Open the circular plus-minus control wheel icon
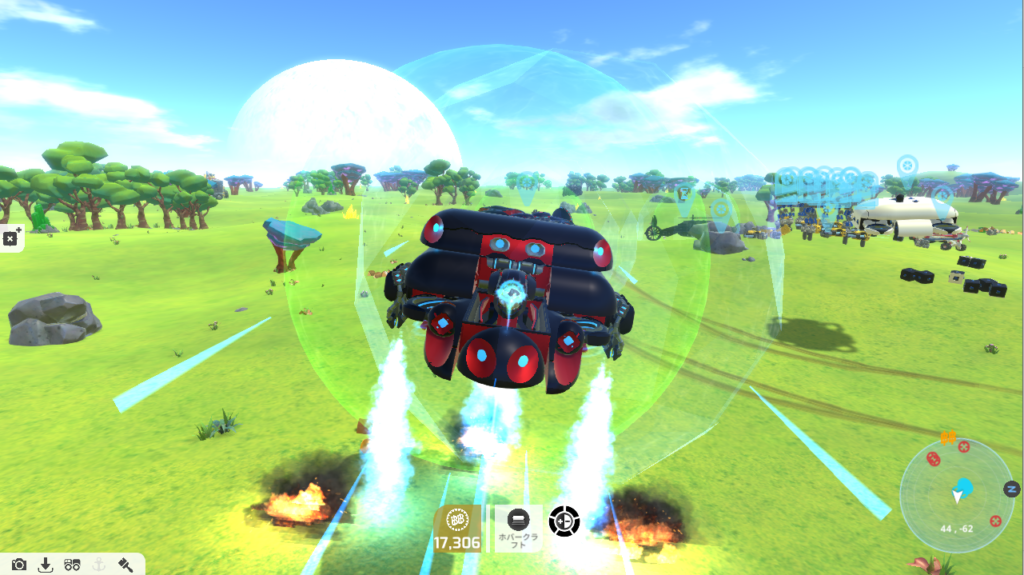 [x=564, y=521]
